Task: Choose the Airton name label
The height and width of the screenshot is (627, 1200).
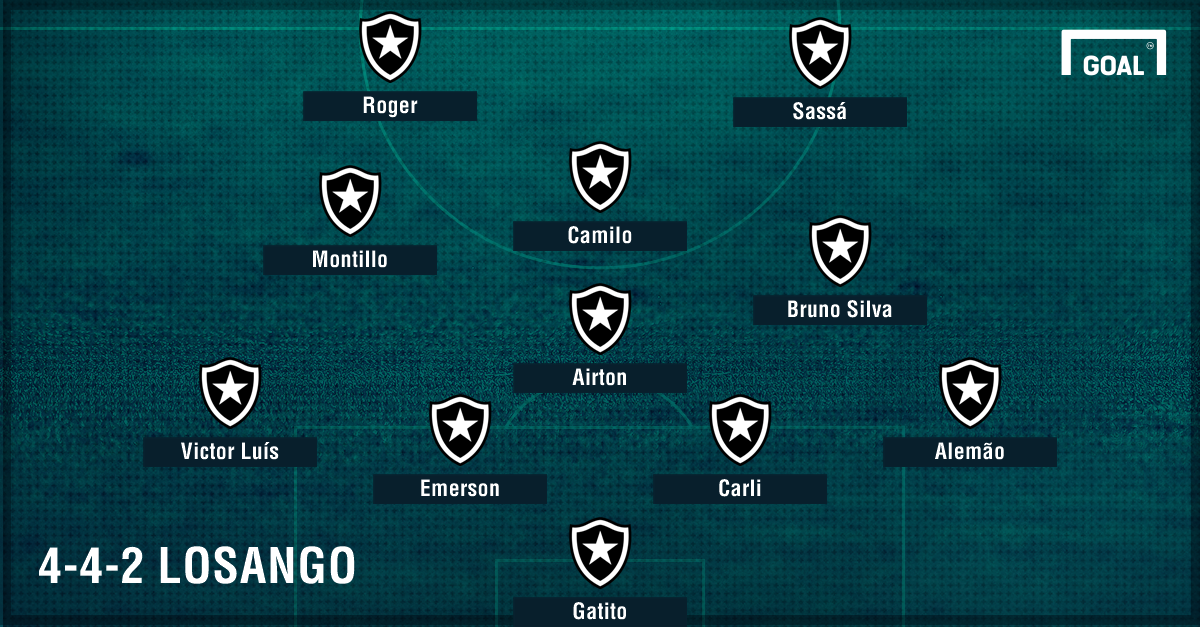Action: coord(600,377)
